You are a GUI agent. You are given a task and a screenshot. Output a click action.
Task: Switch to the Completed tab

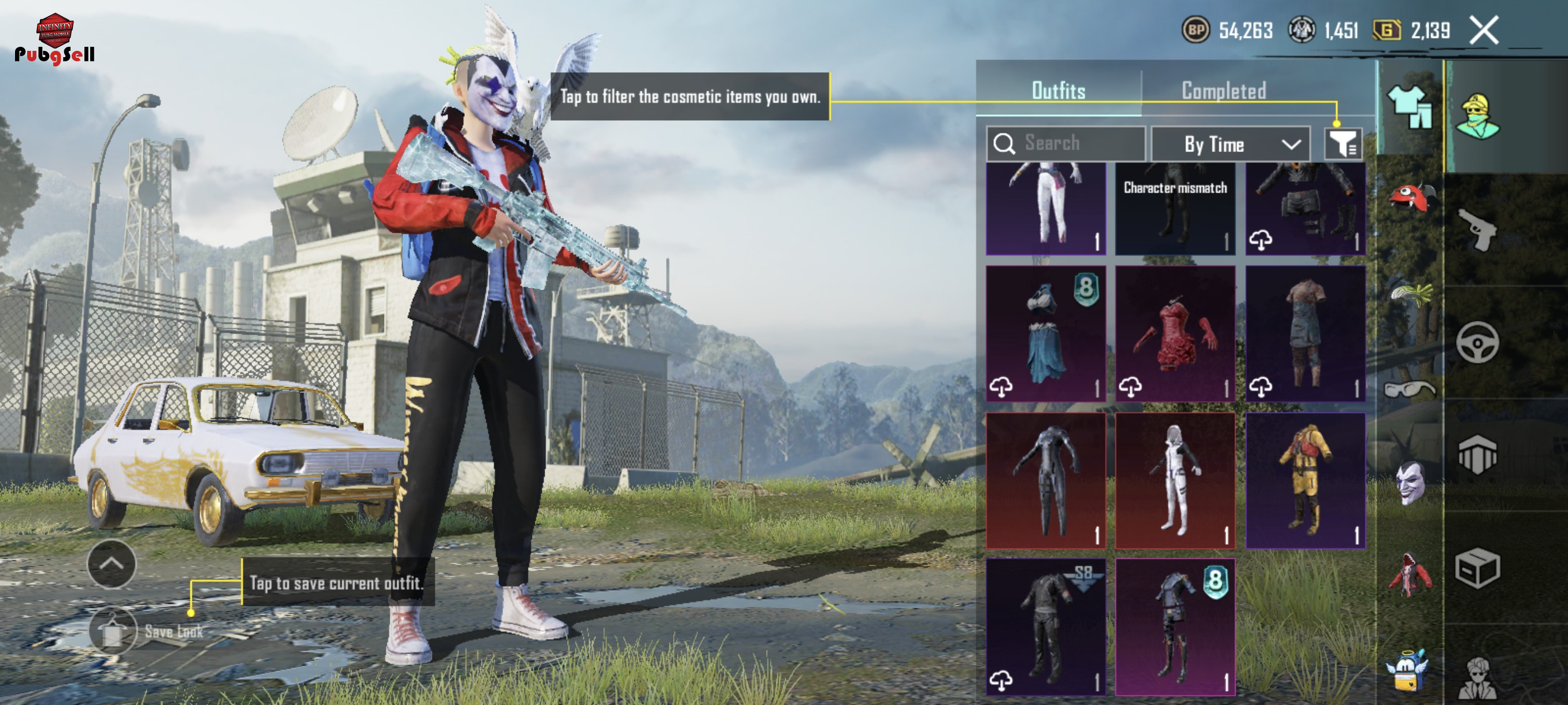pyautogui.click(x=1223, y=91)
